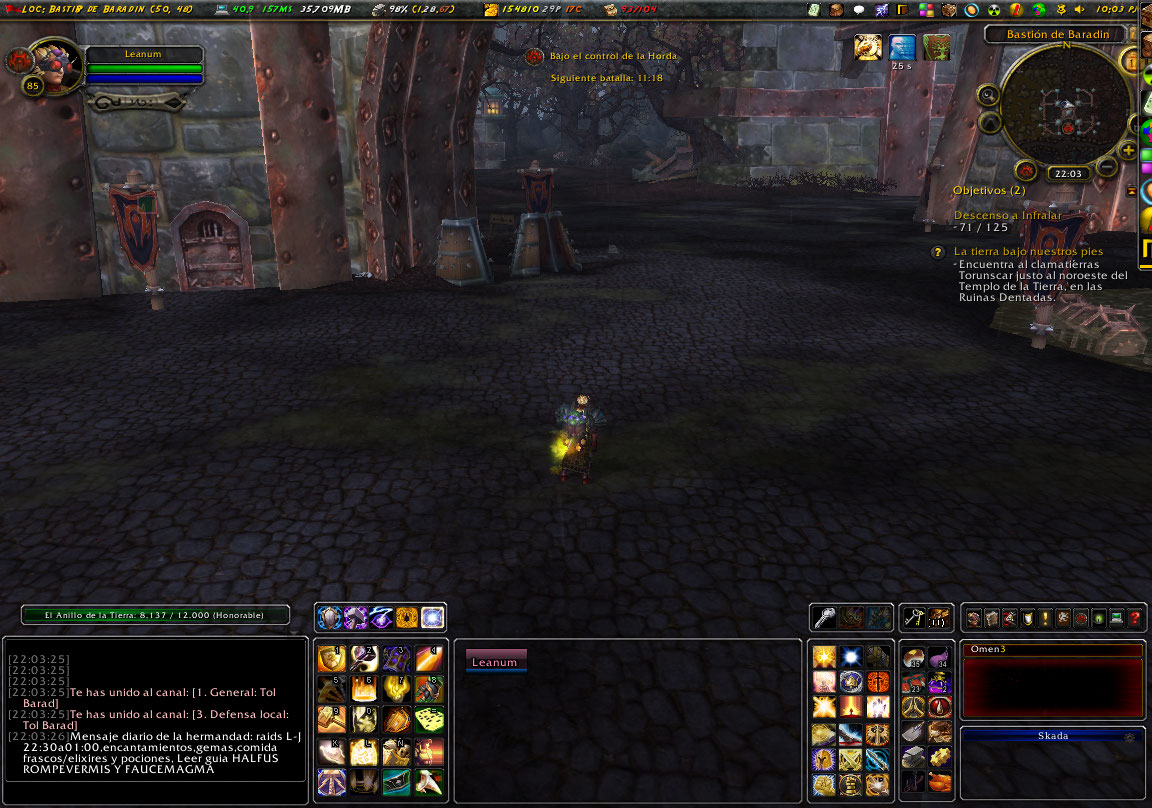
Task: Click the yellow exclamation mark micro button
Action: pyautogui.click(x=1045, y=619)
